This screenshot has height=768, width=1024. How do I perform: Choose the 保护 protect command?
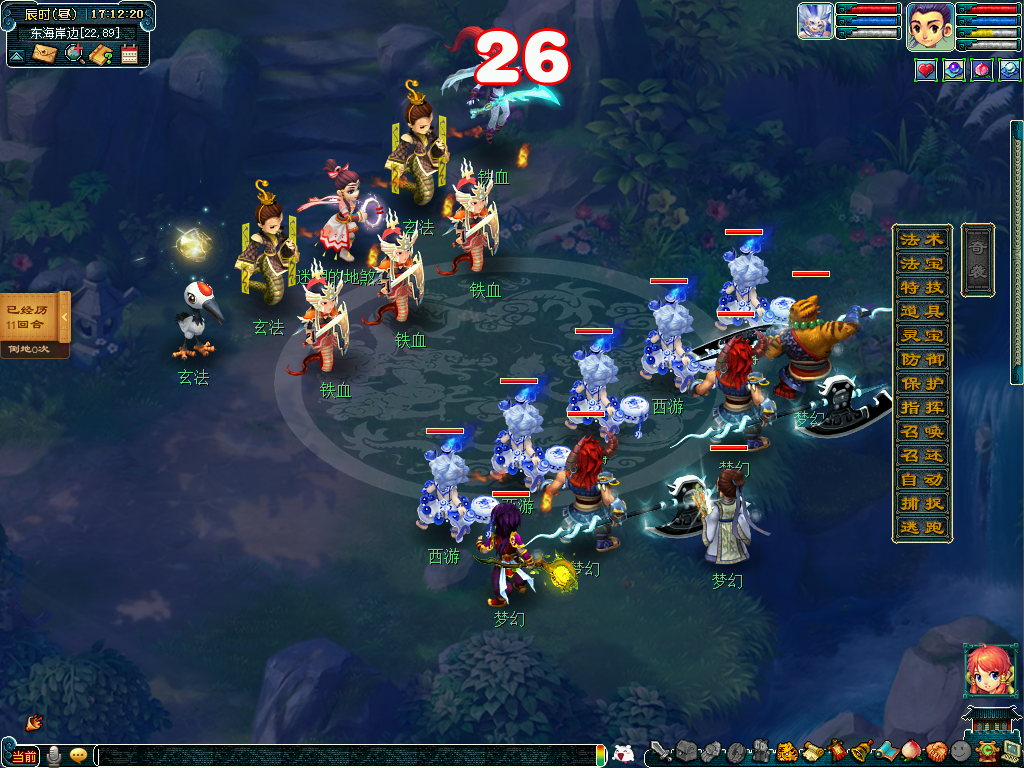[921, 384]
